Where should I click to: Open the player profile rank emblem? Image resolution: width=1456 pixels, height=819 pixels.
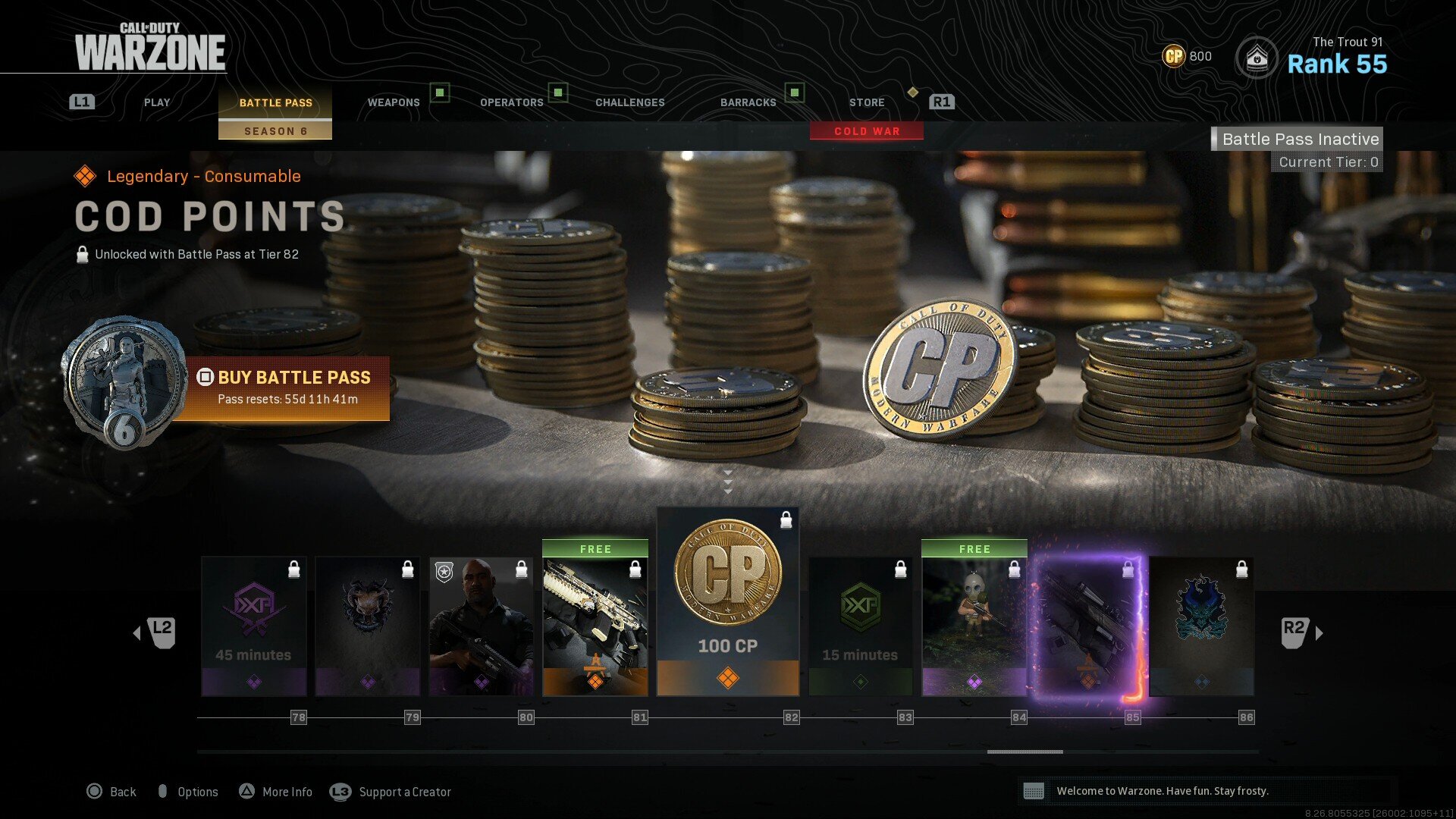coord(1257,57)
